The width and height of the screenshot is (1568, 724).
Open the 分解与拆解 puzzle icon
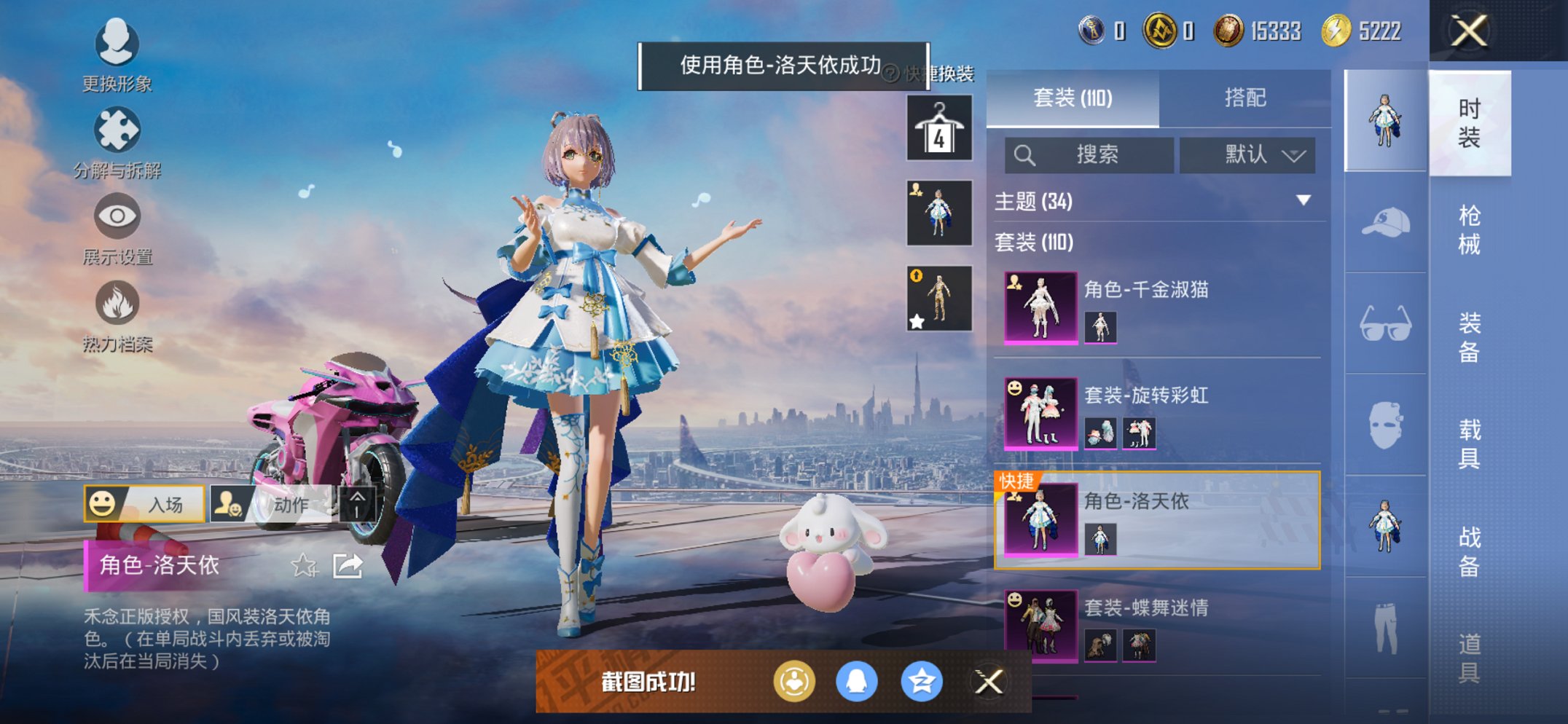click(117, 130)
